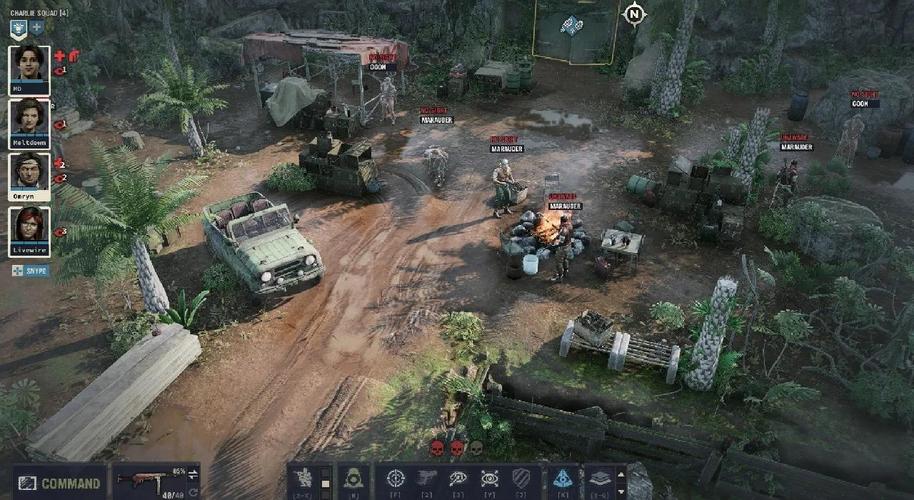
Task: Click the north compass indicator
Action: point(633,14)
